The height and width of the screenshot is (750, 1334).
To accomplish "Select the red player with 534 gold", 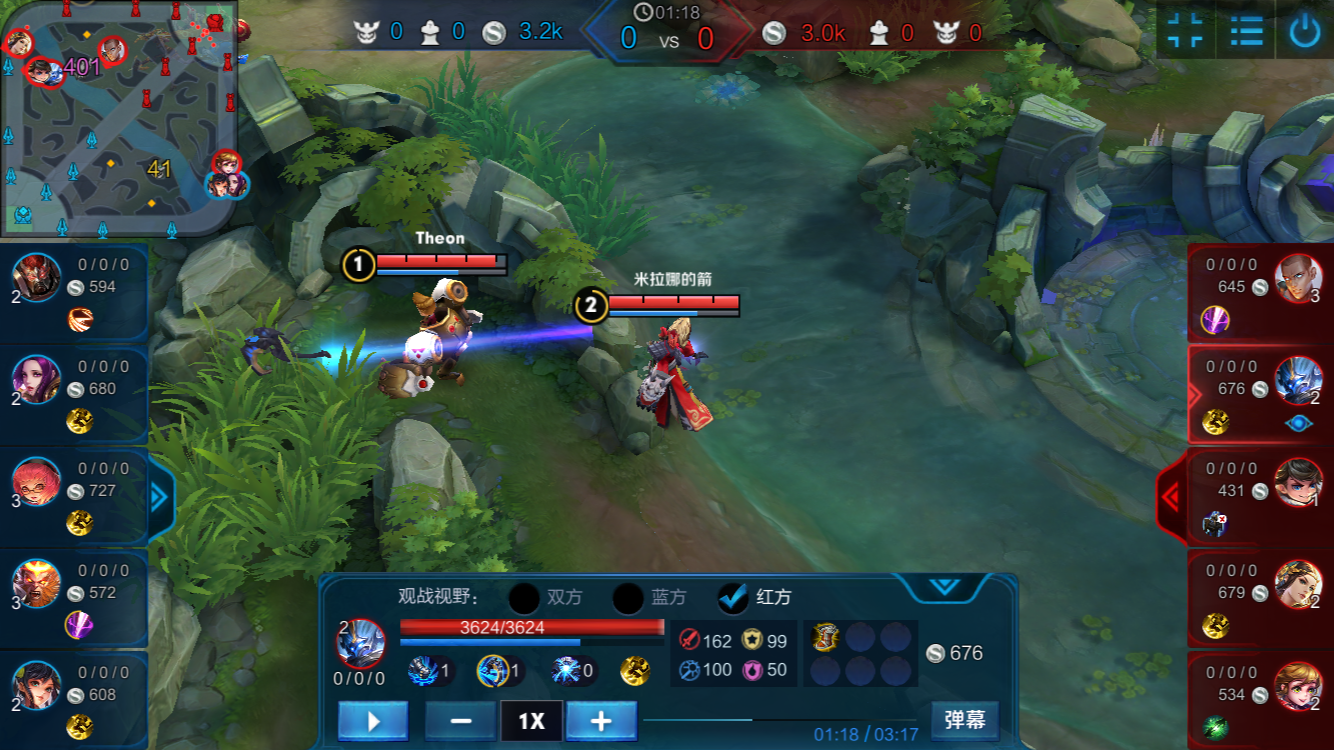I will (1260, 699).
